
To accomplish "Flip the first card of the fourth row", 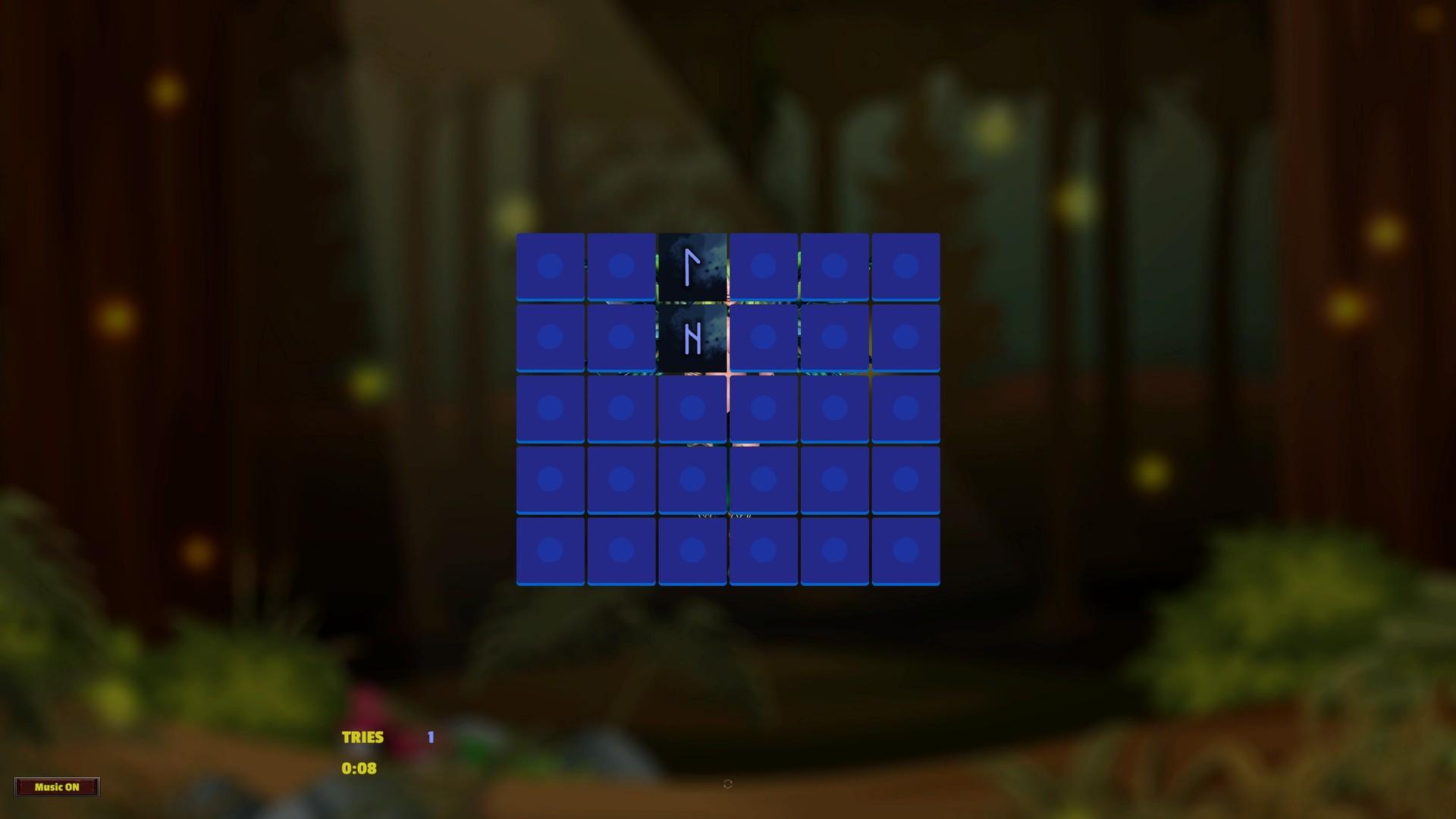I will [551, 479].
